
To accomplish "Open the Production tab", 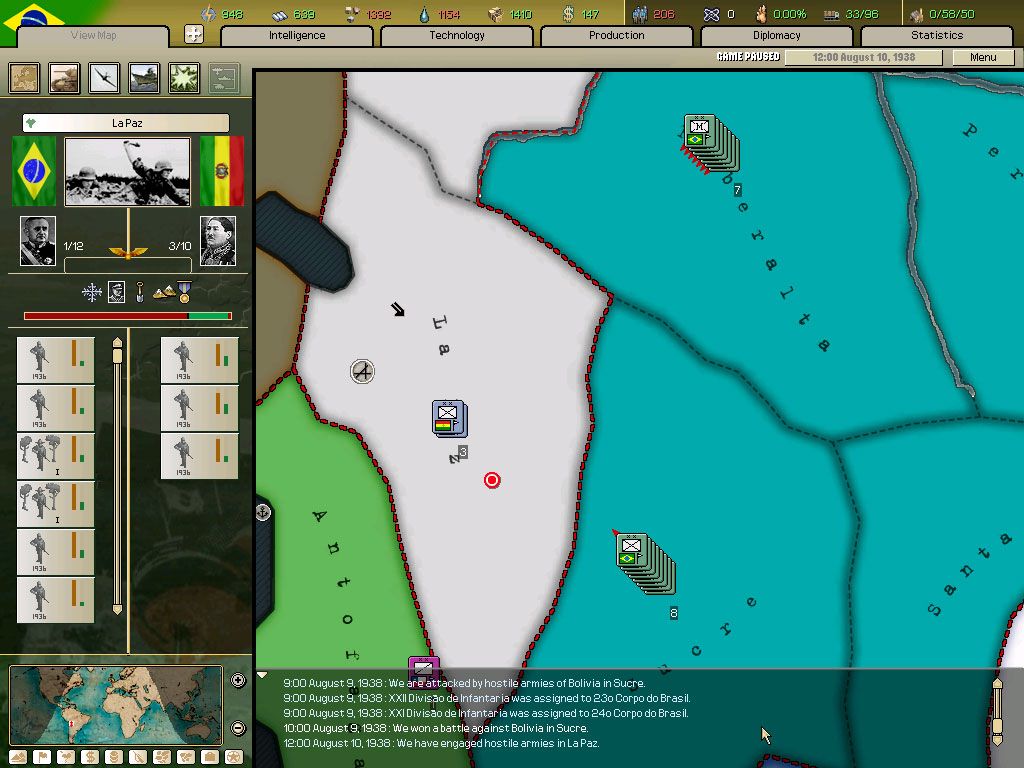I will coord(617,36).
